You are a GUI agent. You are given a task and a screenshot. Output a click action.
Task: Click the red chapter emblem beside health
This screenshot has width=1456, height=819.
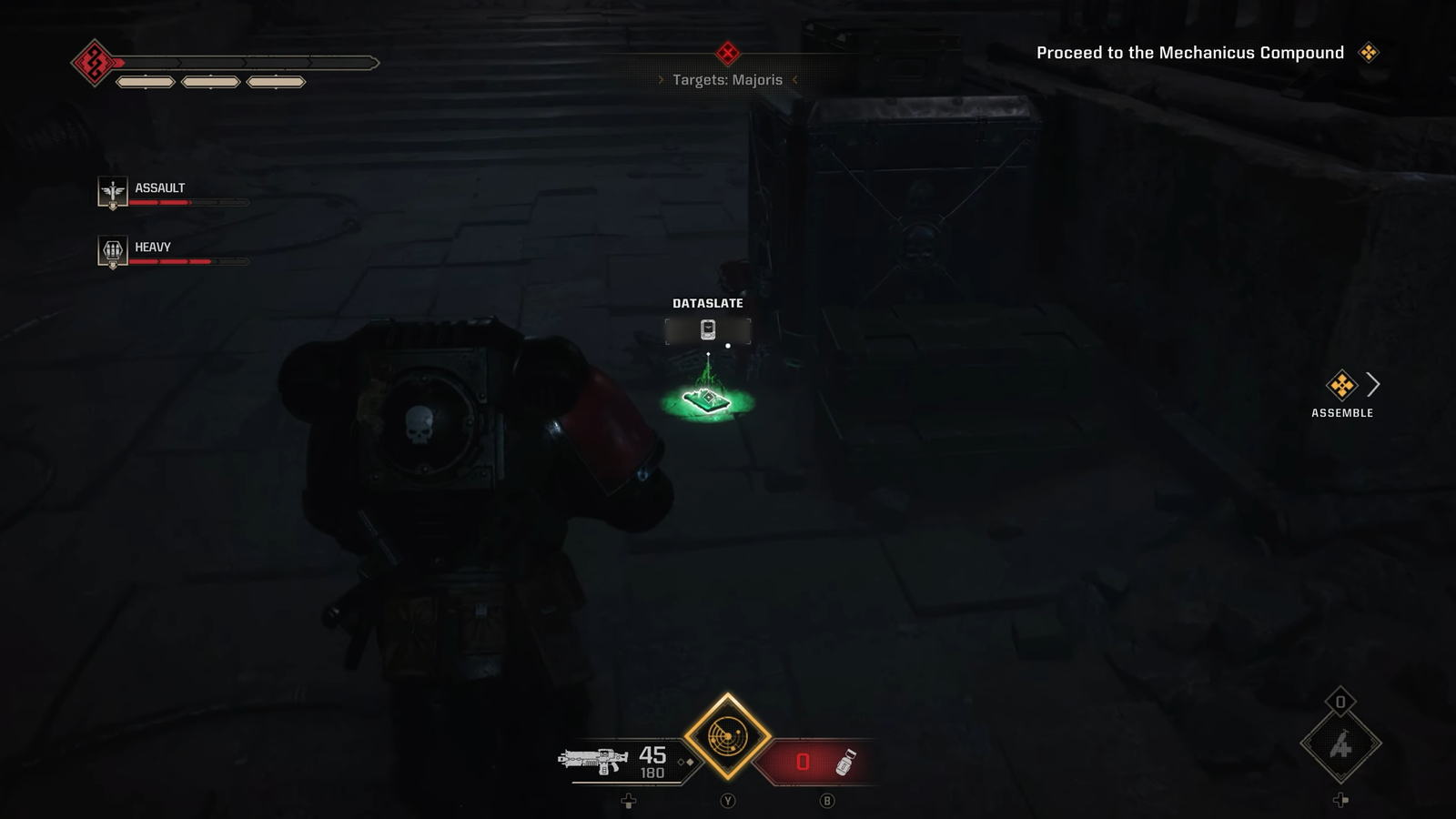coord(94,63)
